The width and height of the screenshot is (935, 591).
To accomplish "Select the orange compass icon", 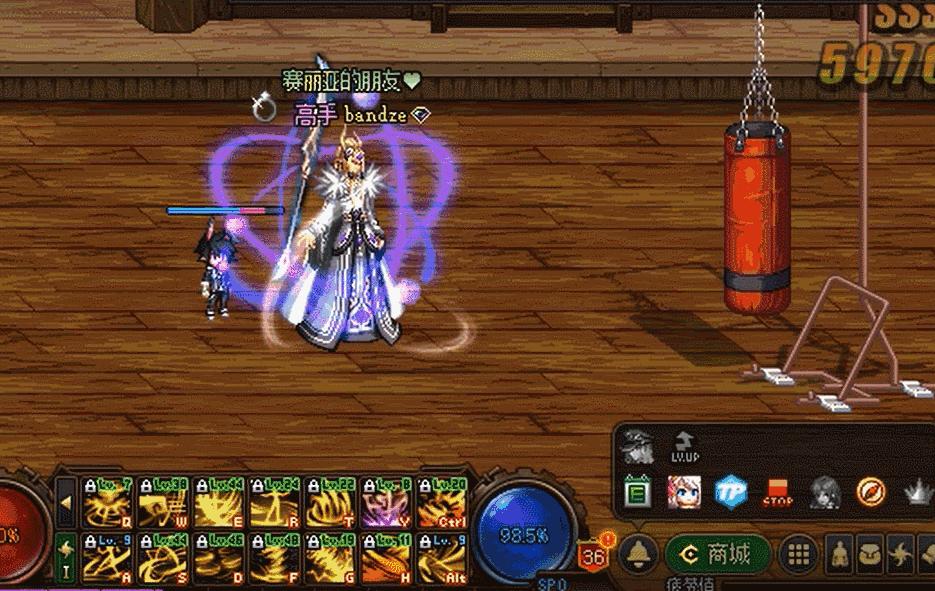I will (x=871, y=492).
